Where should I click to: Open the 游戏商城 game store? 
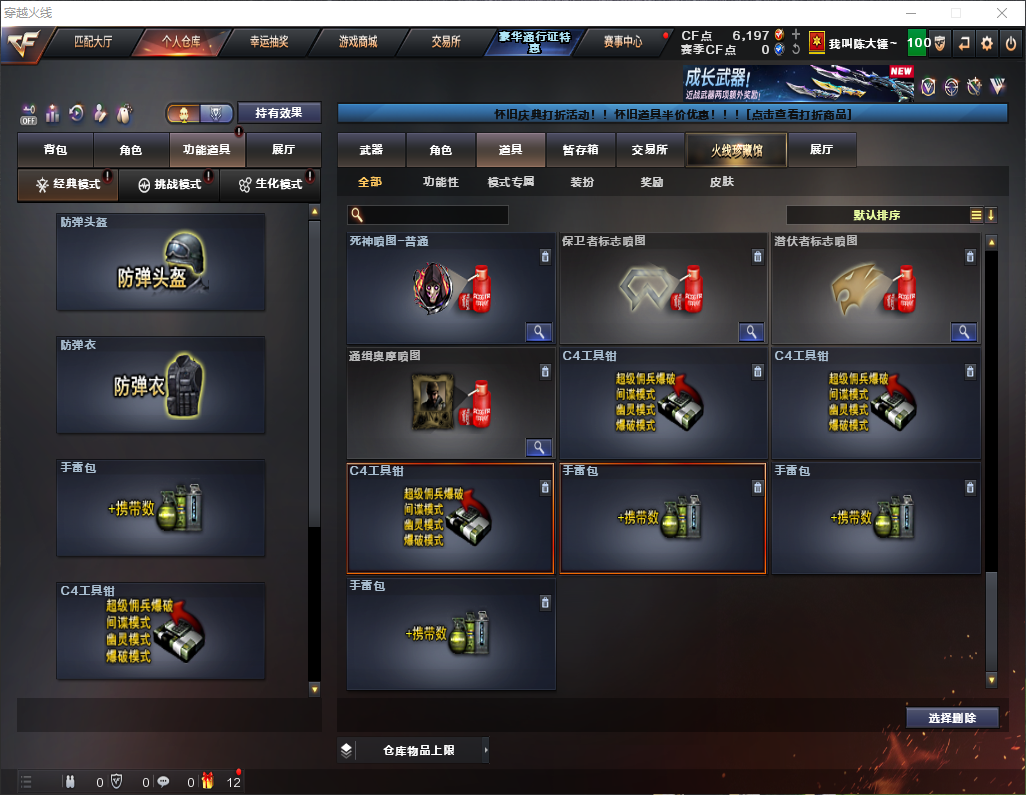coord(357,42)
